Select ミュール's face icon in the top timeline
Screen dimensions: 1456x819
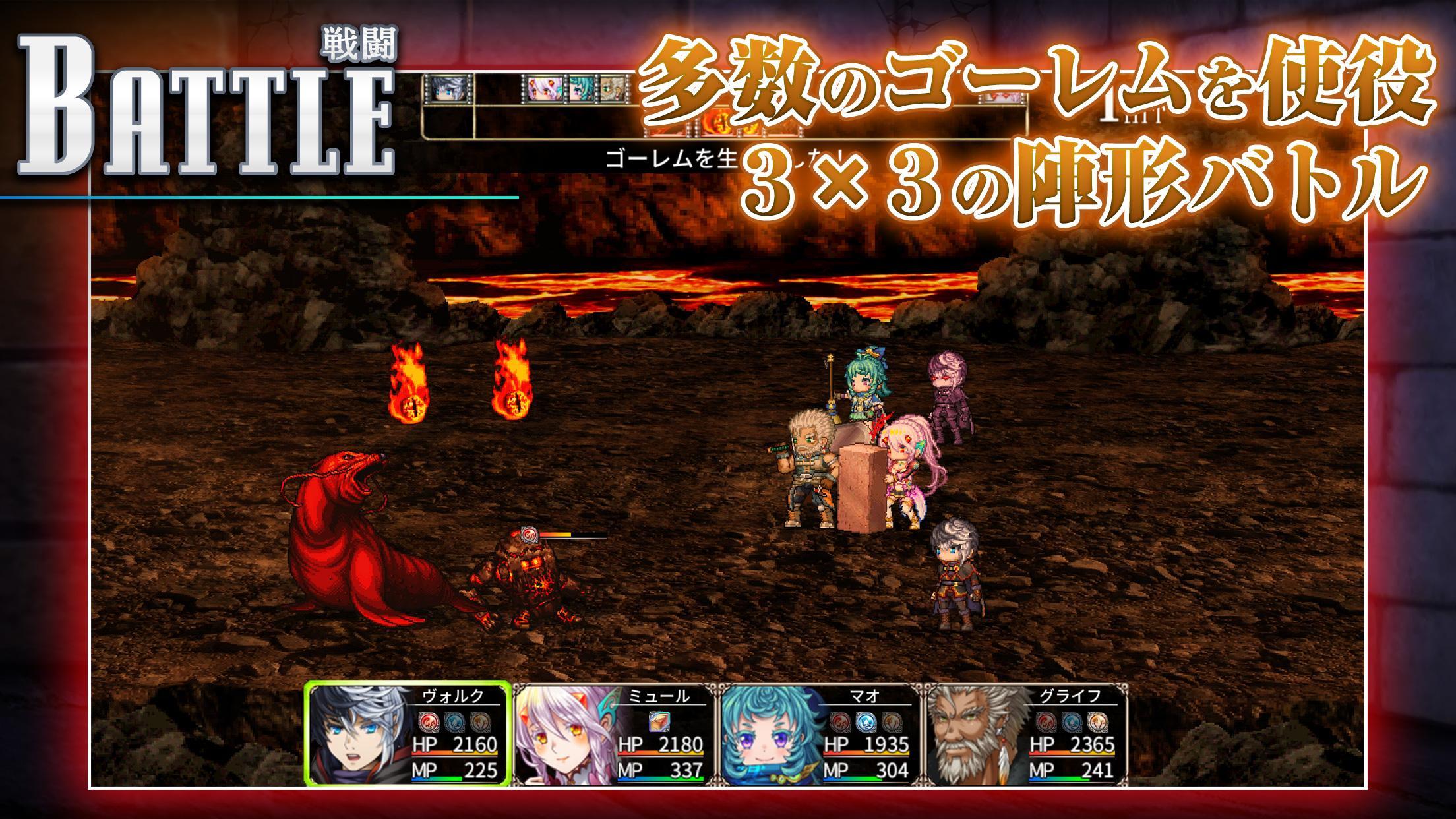click(x=544, y=88)
